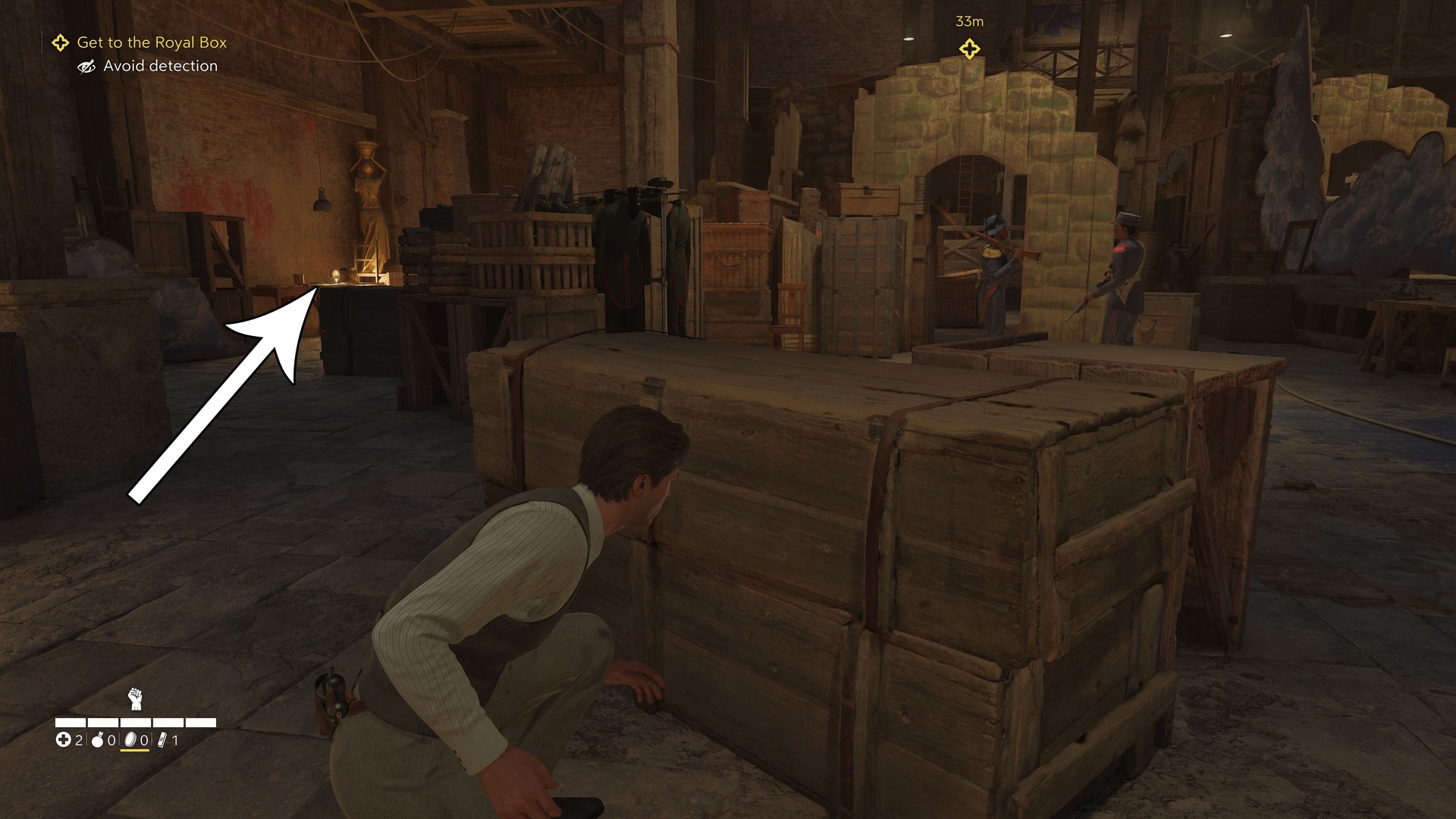Viewport: 1456px width, 819px height.
Task: Click the yellow 33m waypoint marker
Action: click(969, 49)
